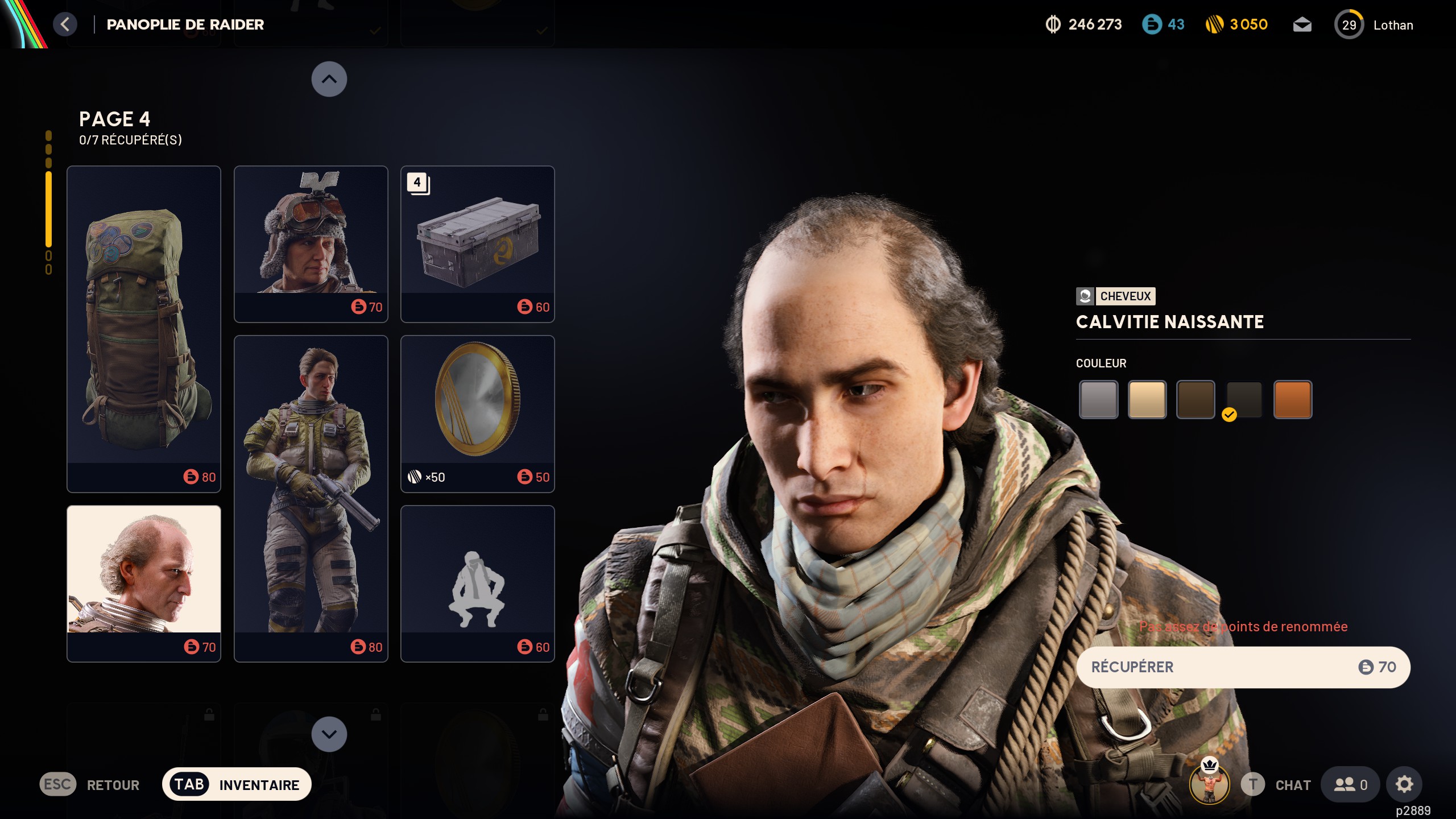Choose the blonde hair color swatch
1456x819 pixels.
pos(1147,399)
